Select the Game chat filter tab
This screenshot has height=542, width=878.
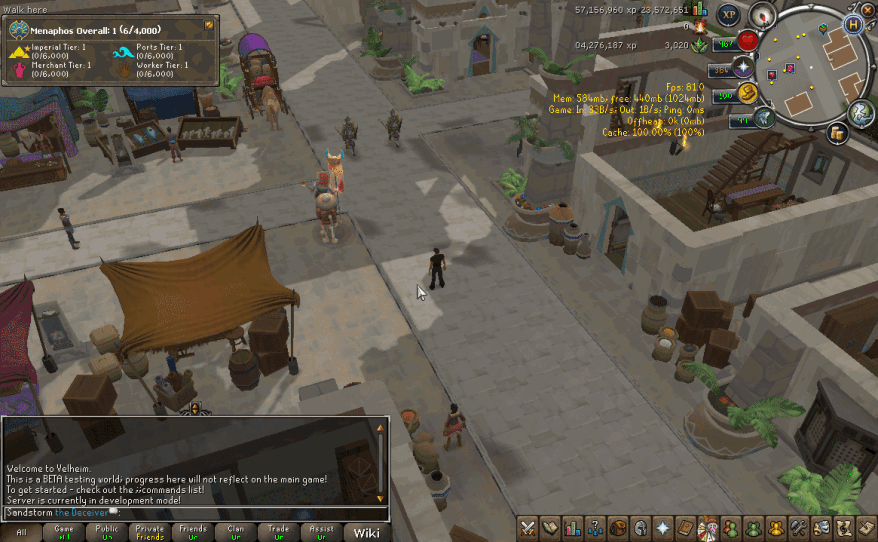pos(64,532)
